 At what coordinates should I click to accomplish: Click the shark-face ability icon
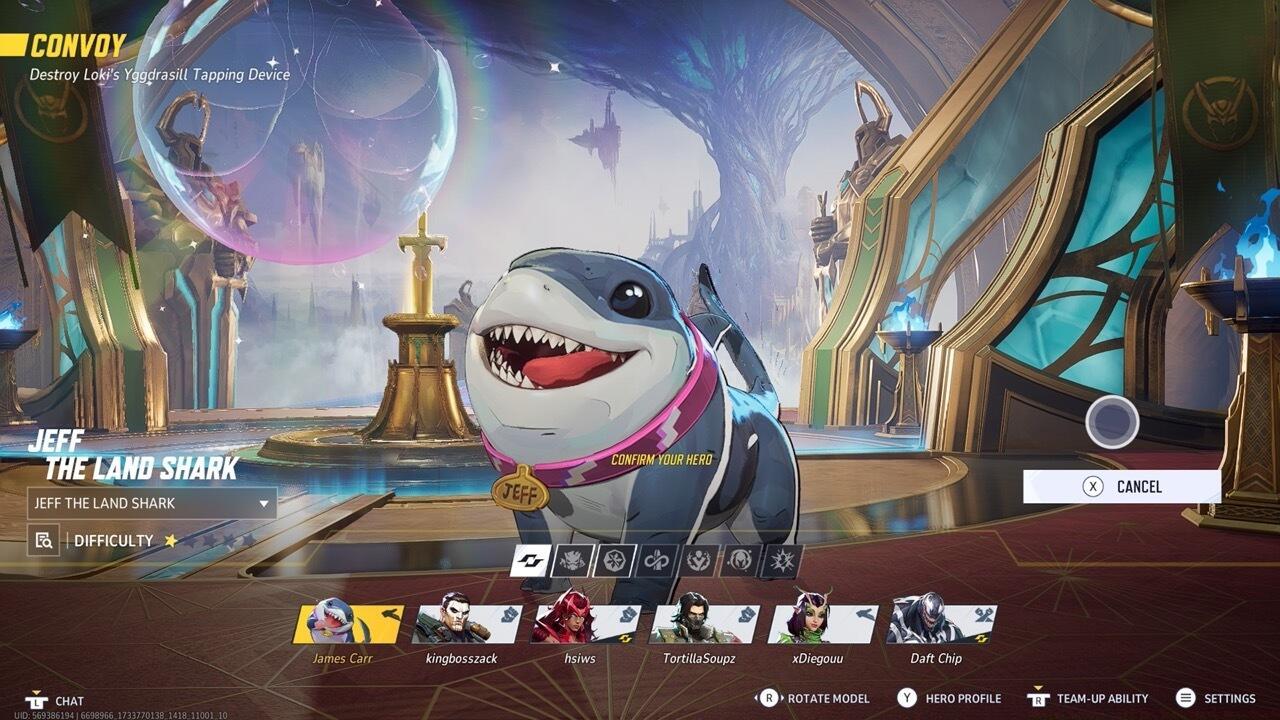coord(572,560)
